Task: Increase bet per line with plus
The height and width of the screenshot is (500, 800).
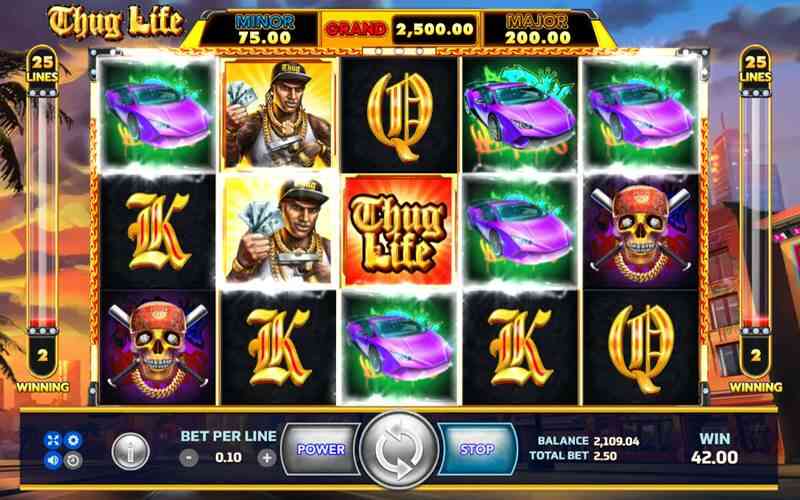Action: (266, 458)
